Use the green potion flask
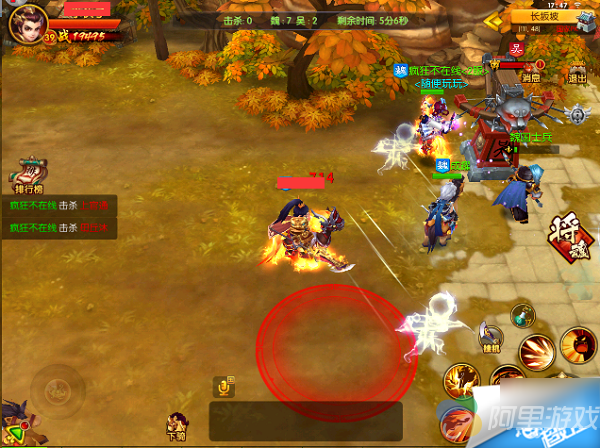Image resolution: width=600 pixels, height=448 pixels. (521, 315)
